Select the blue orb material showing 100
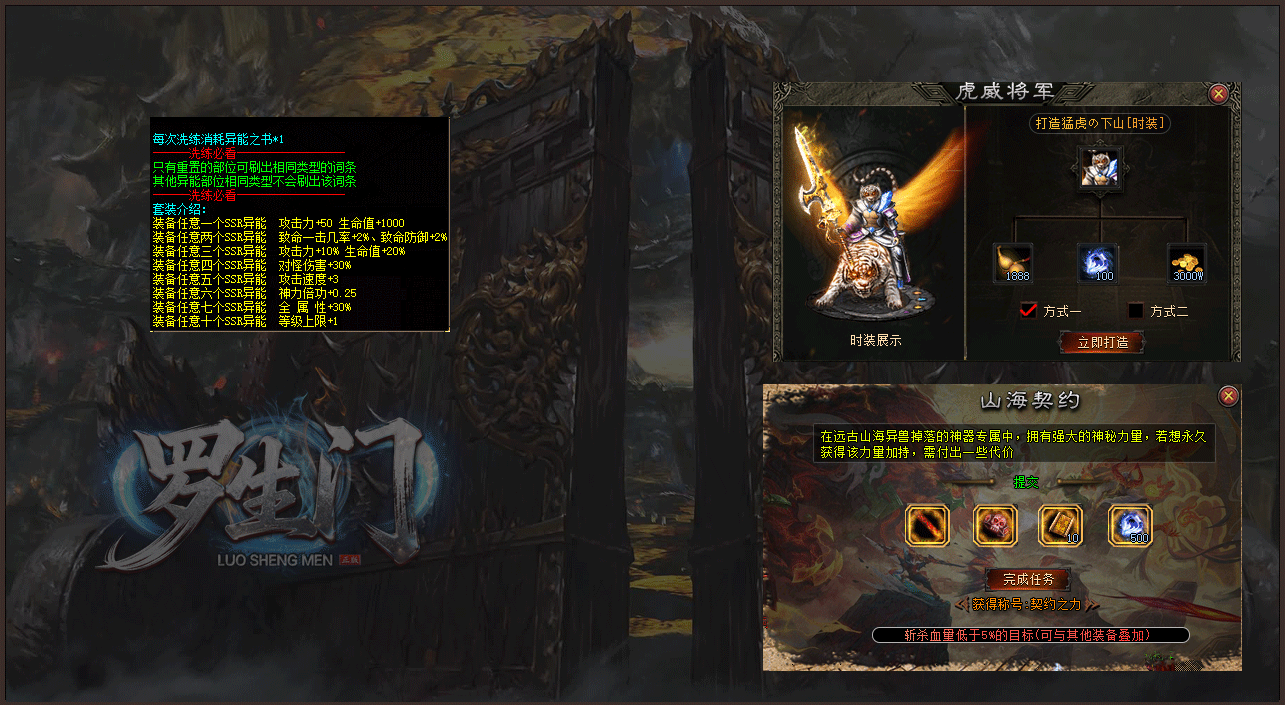This screenshot has height=705, width=1285. pyautogui.click(x=1098, y=263)
